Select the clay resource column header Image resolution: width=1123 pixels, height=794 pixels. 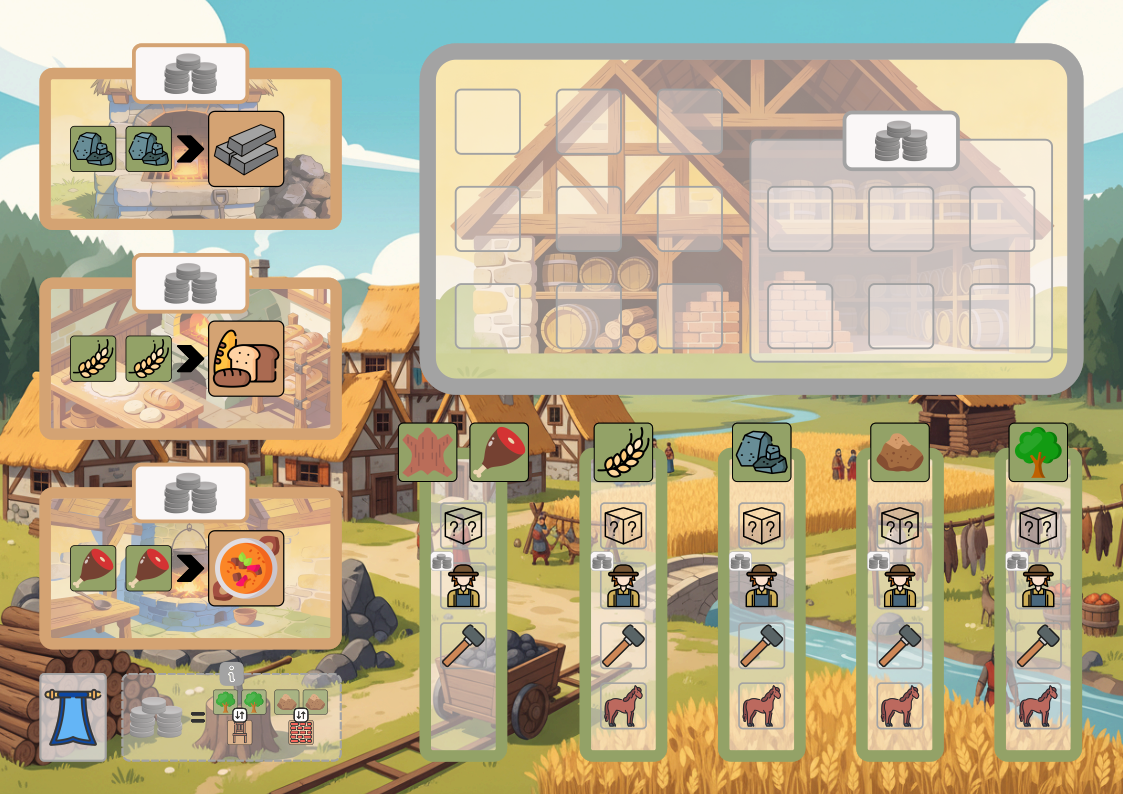(899, 452)
